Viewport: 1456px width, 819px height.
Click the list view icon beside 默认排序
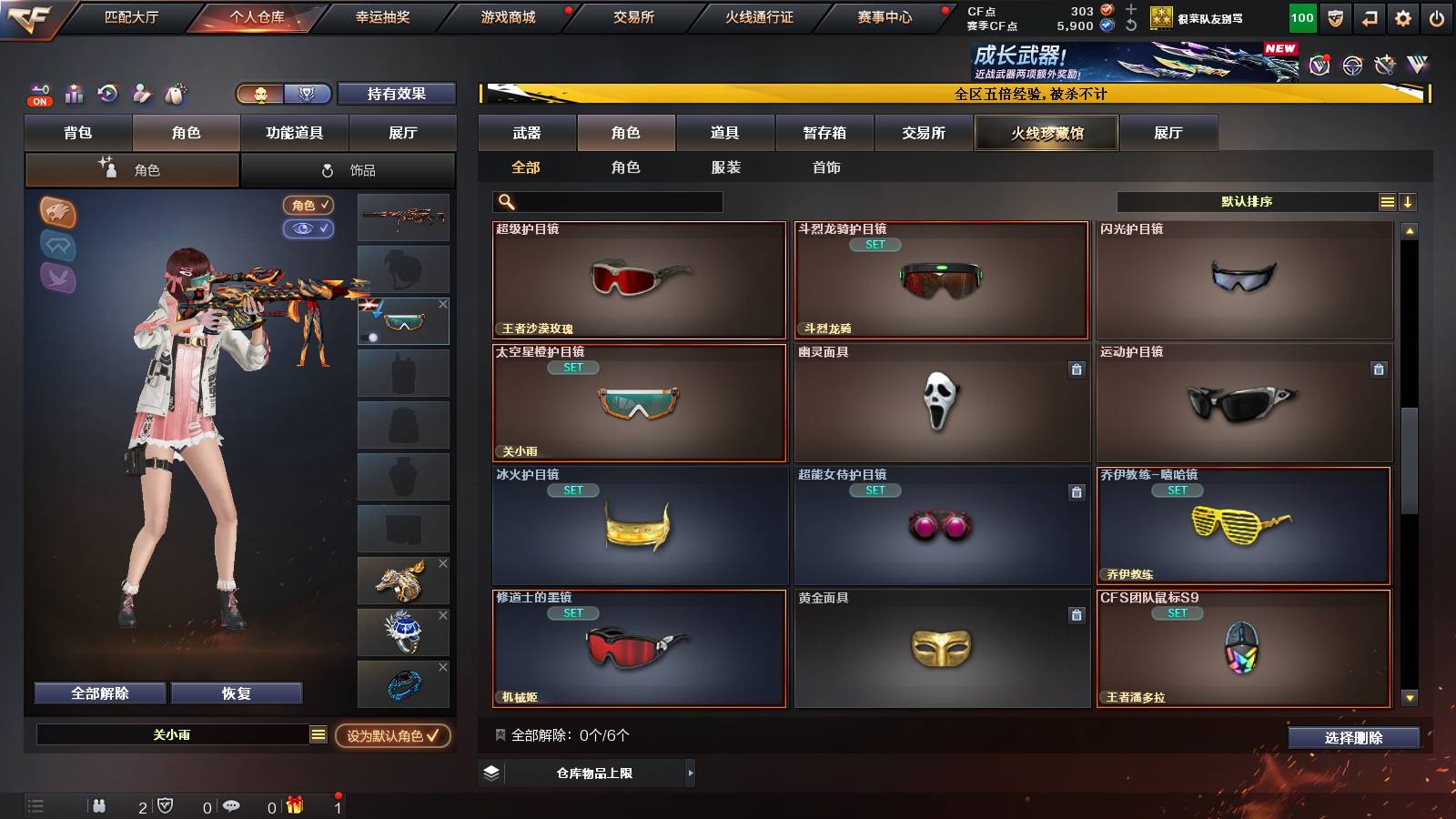1387,201
